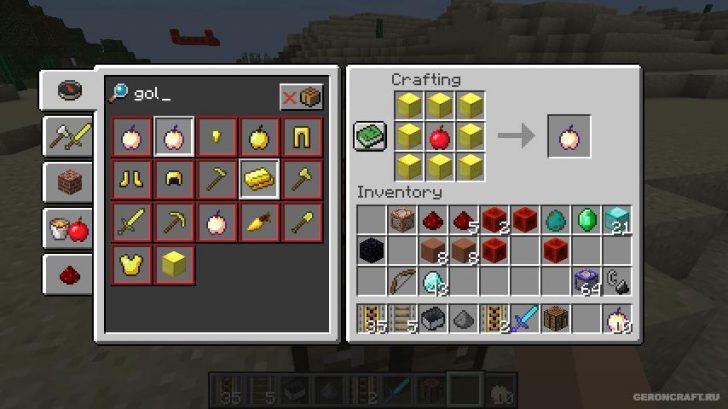Pick the golden helmet recipe
Screen dimensions: 728x409
pyautogui.click(x=173, y=179)
